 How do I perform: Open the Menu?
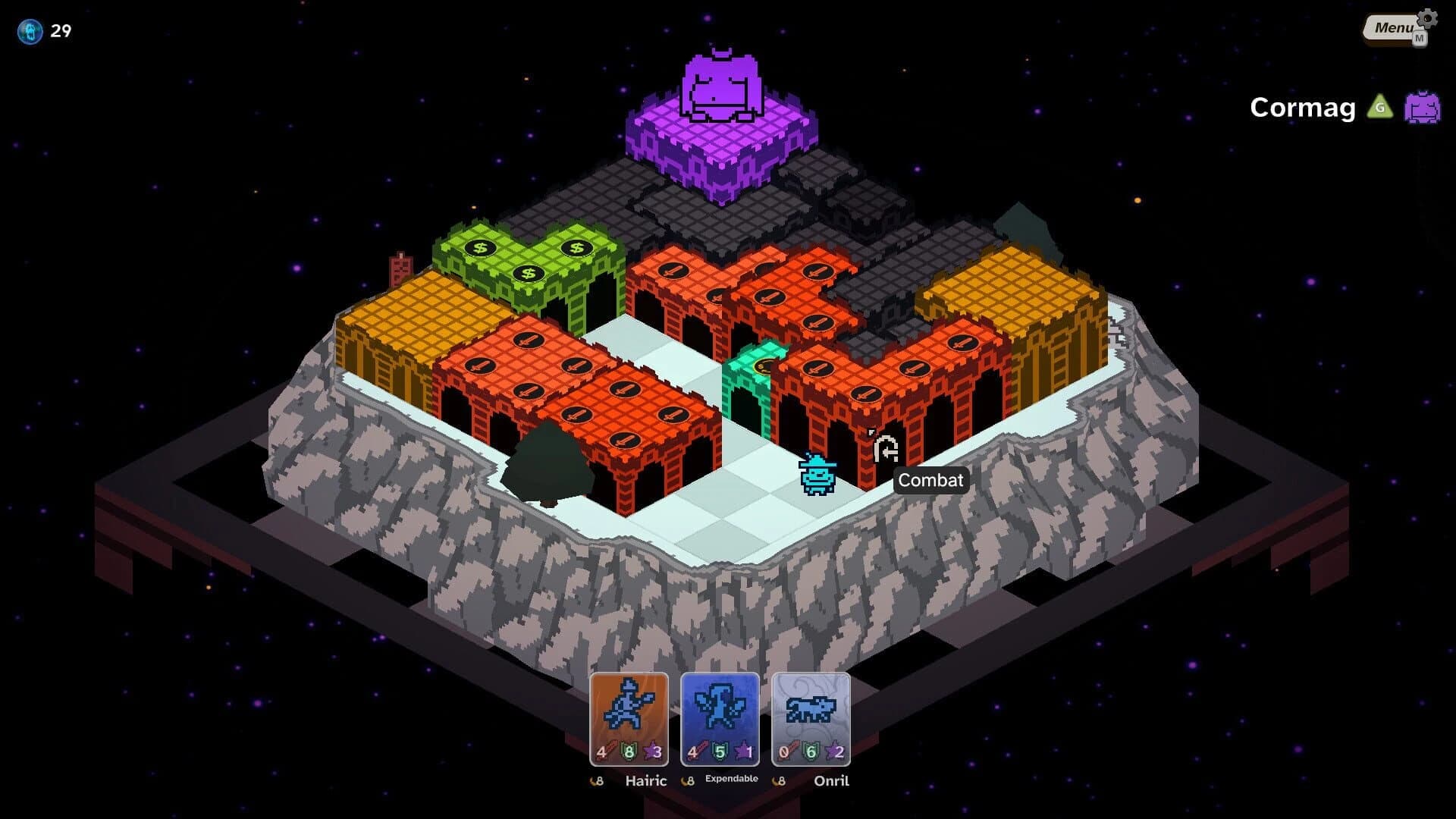pos(1390,27)
